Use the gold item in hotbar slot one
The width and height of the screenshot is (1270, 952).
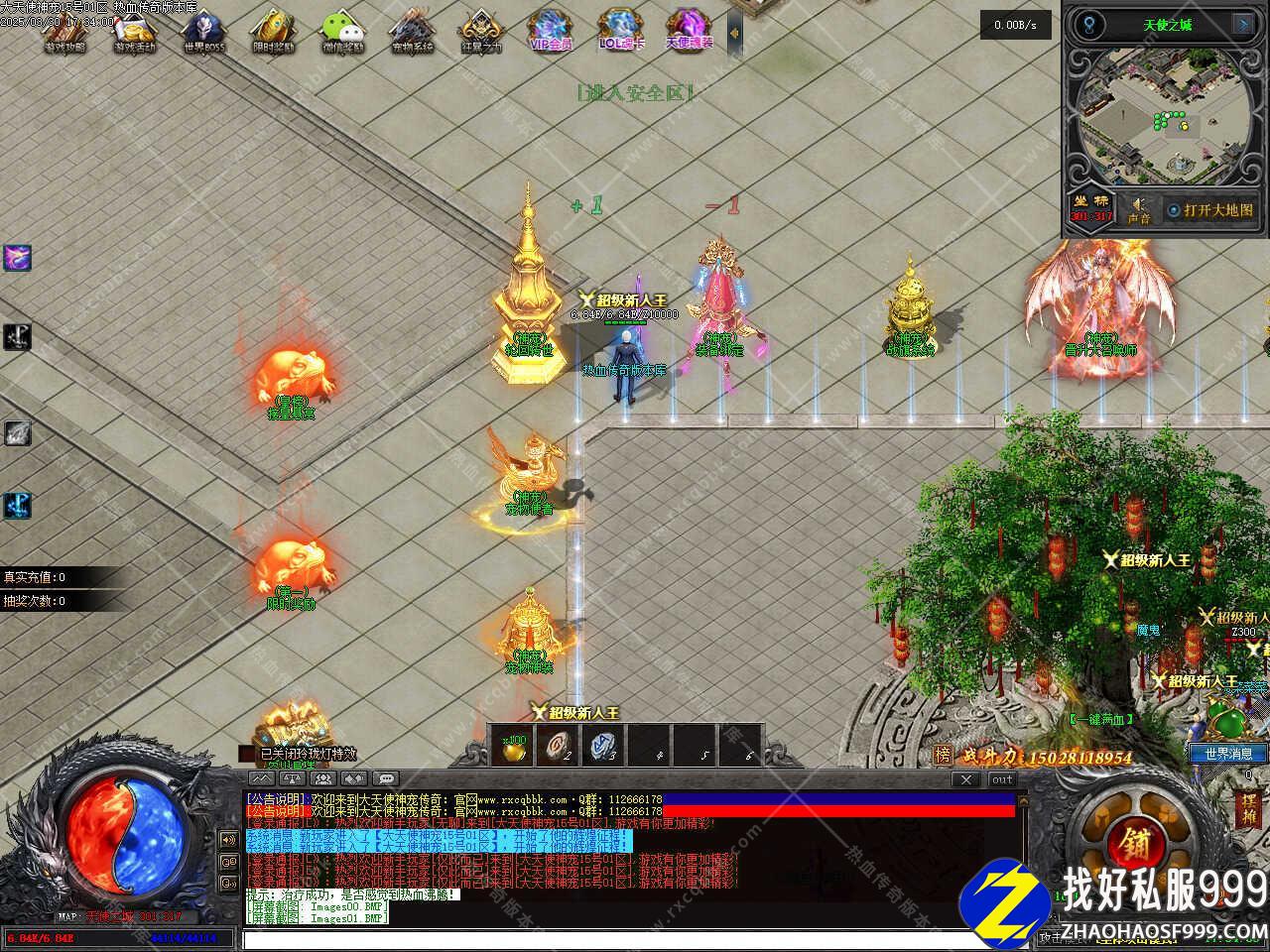click(x=512, y=748)
